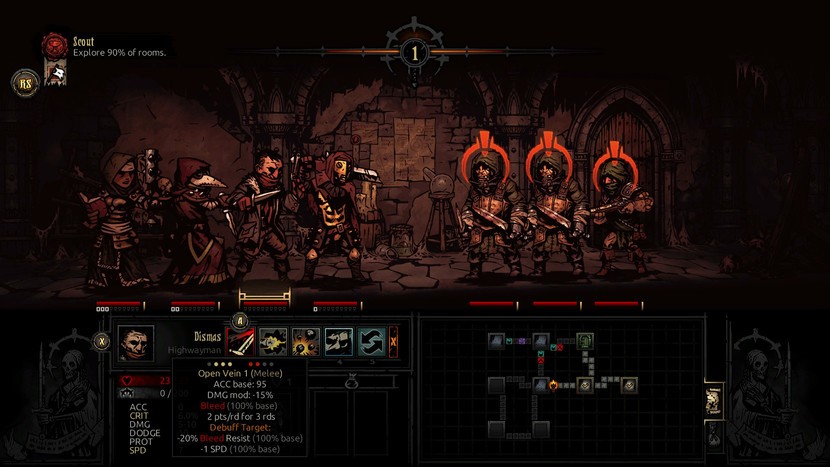
Task: Pass the turn with the orange X
Action: coord(393,342)
